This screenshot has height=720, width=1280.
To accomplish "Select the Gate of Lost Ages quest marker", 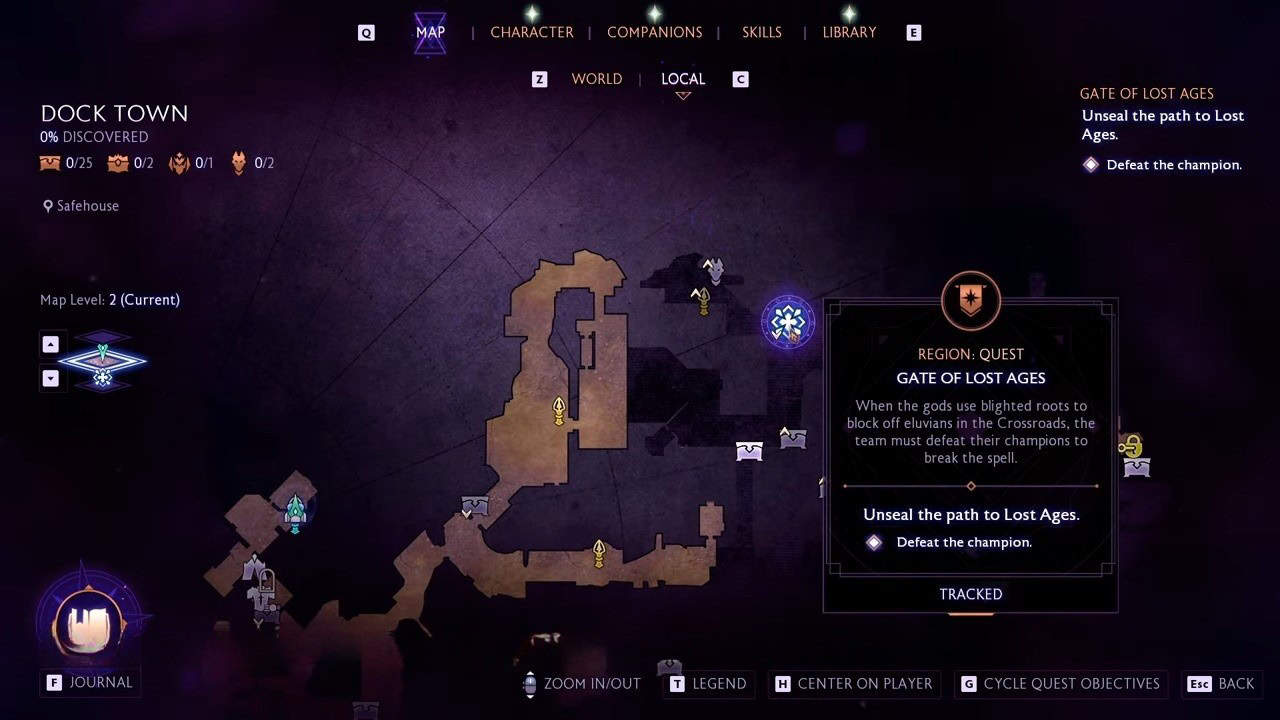I will click(x=788, y=322).
